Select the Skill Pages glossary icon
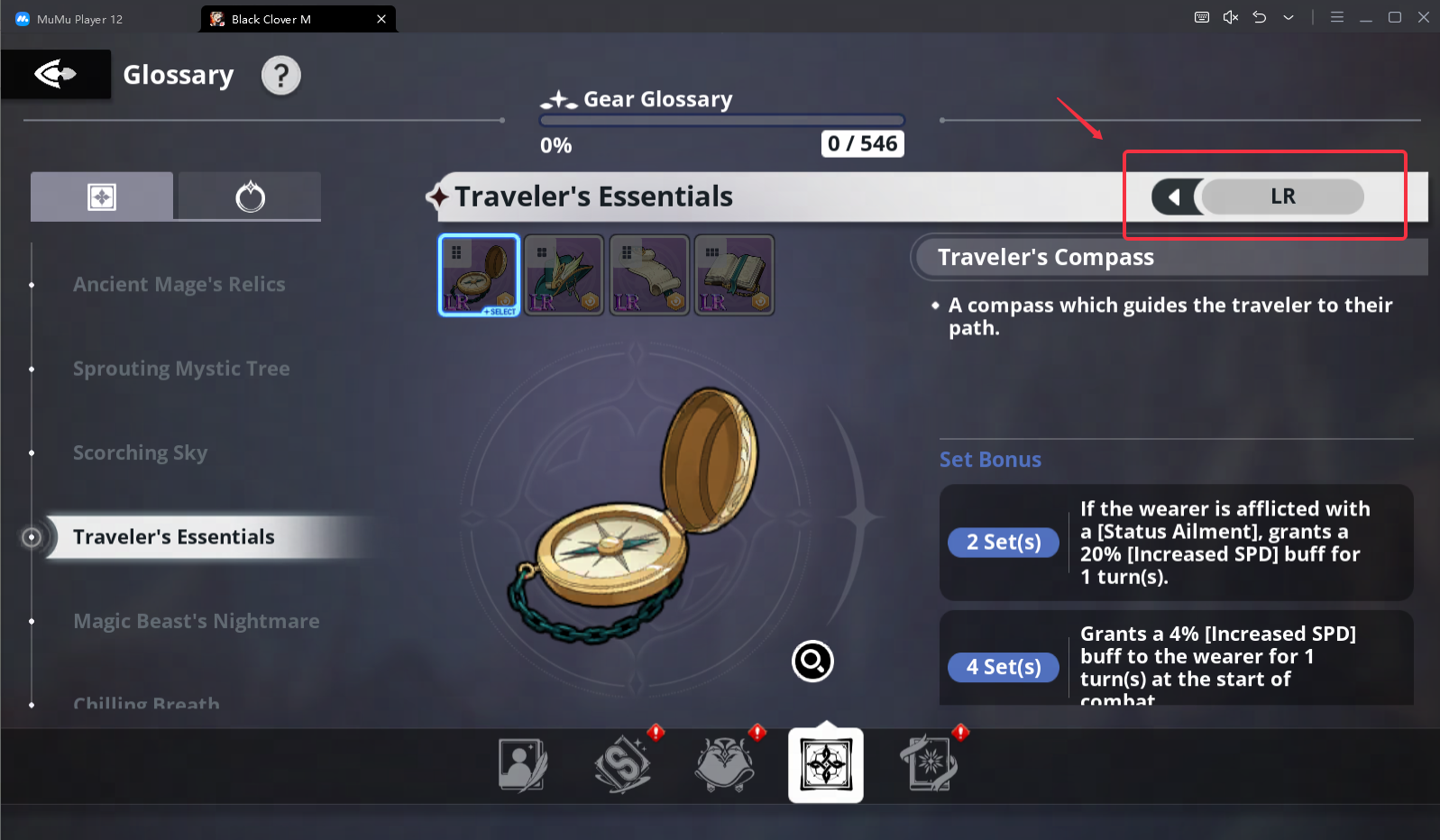 (623, 763)
